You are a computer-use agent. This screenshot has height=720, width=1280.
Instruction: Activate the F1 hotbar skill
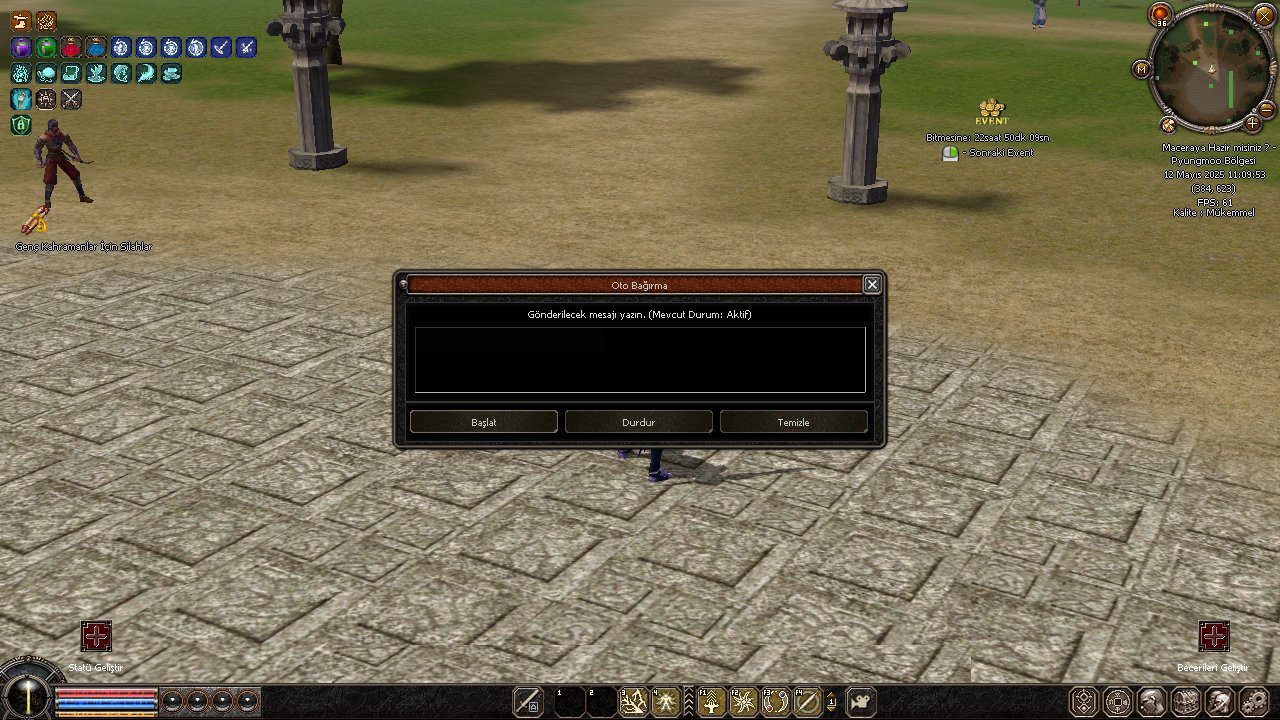(711, 702)
